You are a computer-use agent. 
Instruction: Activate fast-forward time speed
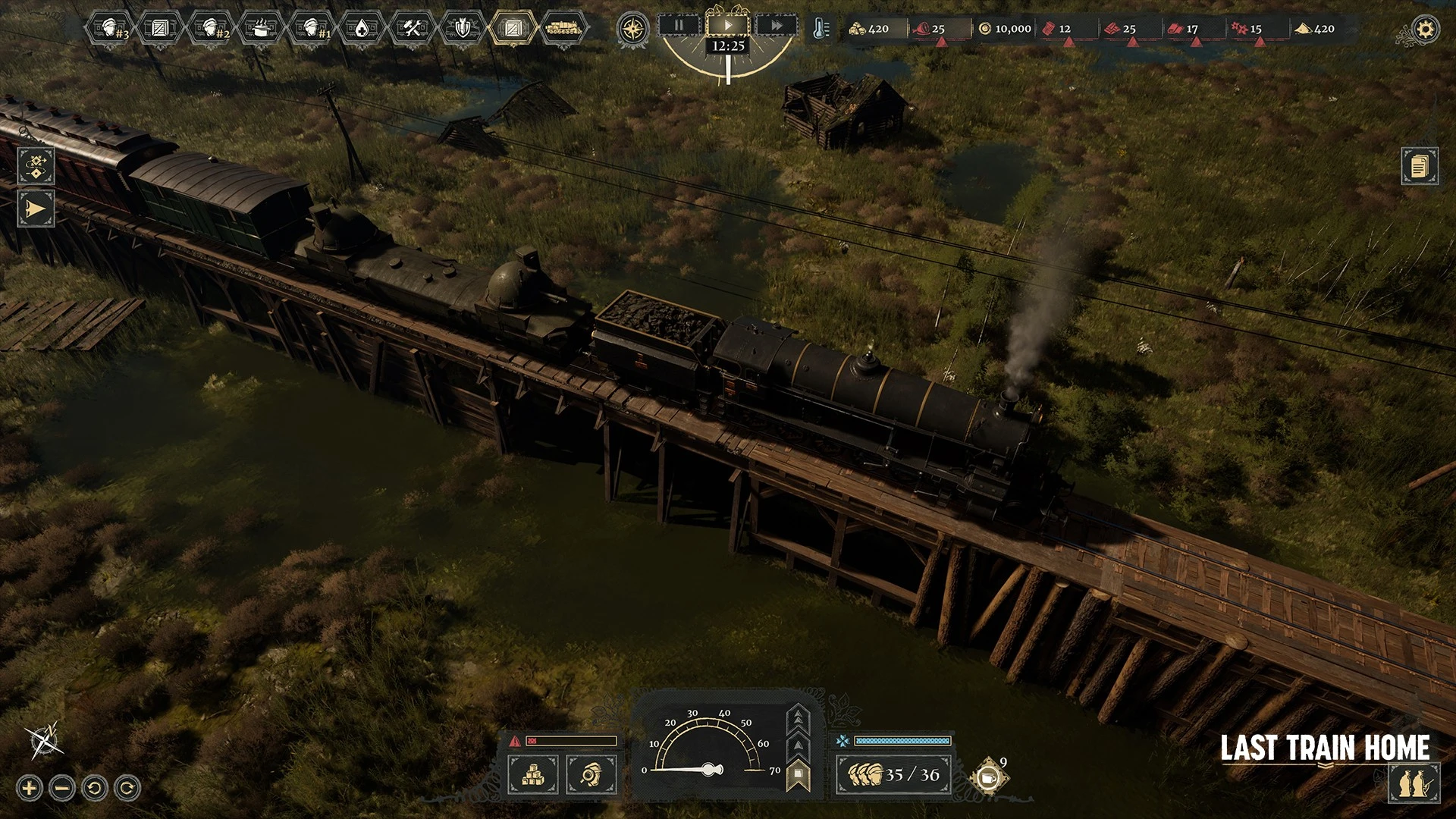pyautogui.click(x=777, y=26)
